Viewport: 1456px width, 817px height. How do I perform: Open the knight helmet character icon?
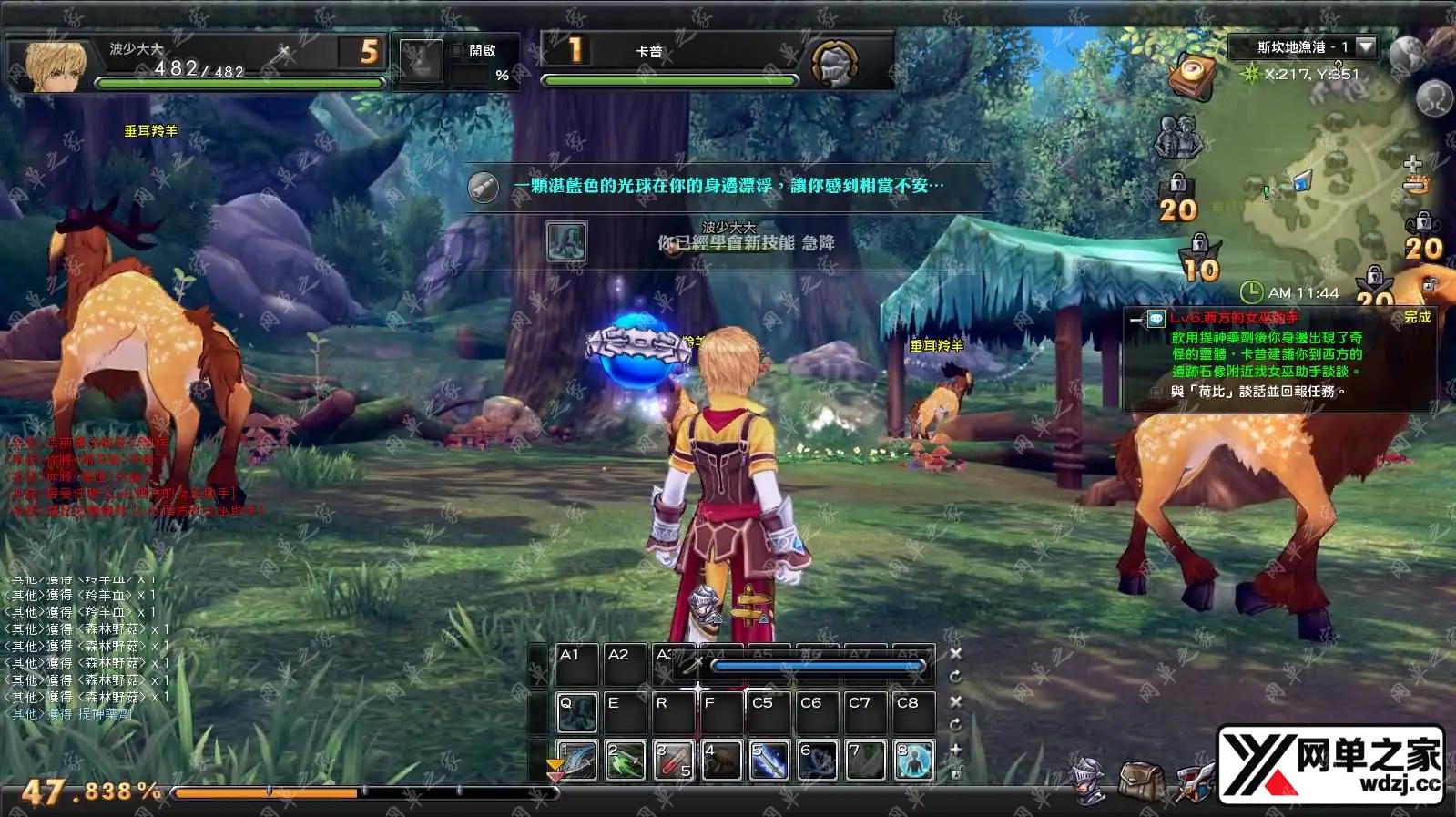click(1089, 781)
